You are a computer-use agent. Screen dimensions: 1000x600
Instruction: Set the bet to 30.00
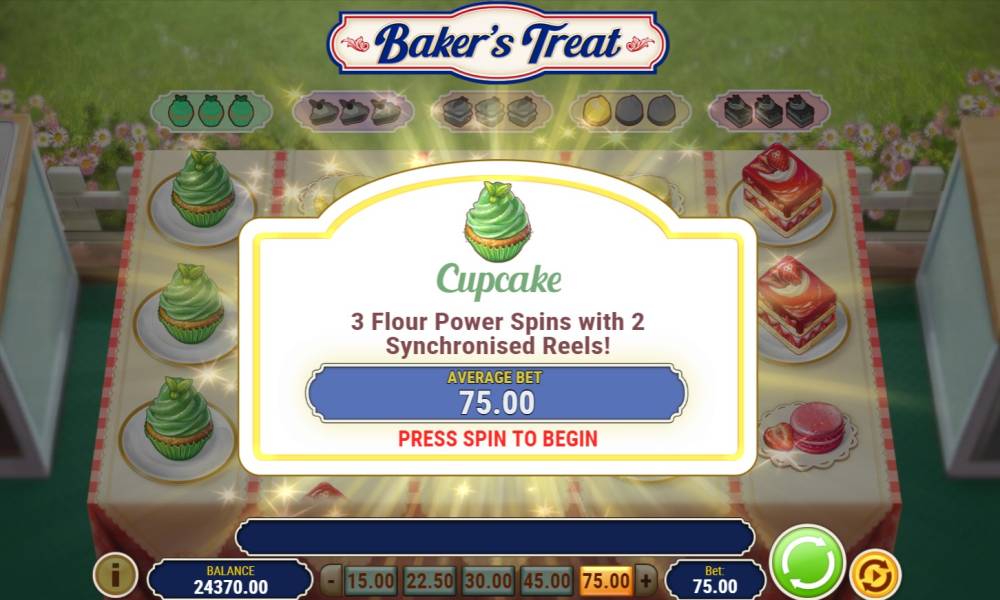(x=489, y=580)
